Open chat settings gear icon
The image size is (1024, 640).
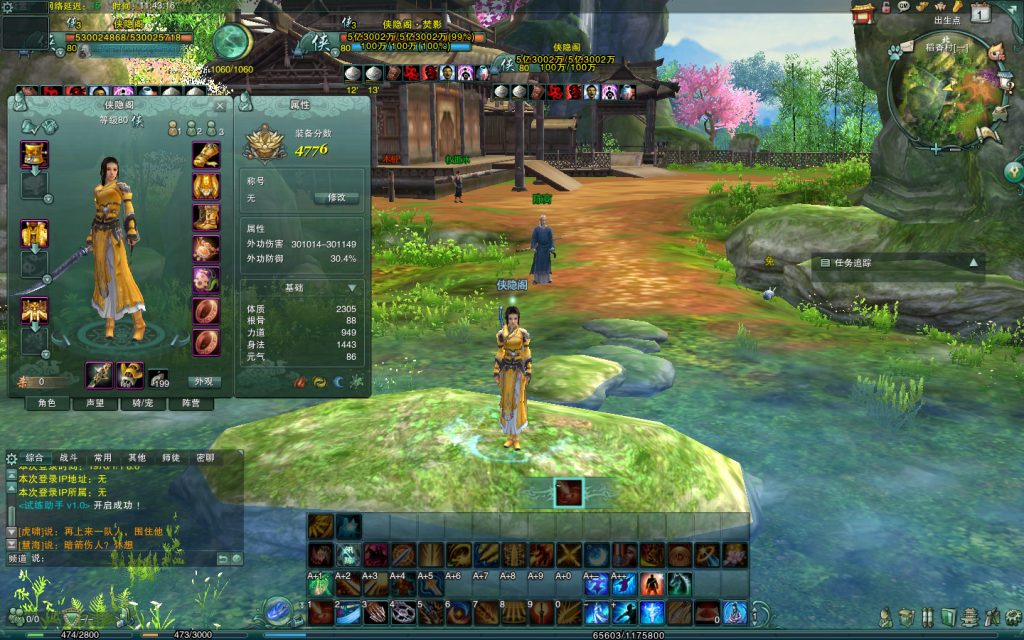click(11, 458)
